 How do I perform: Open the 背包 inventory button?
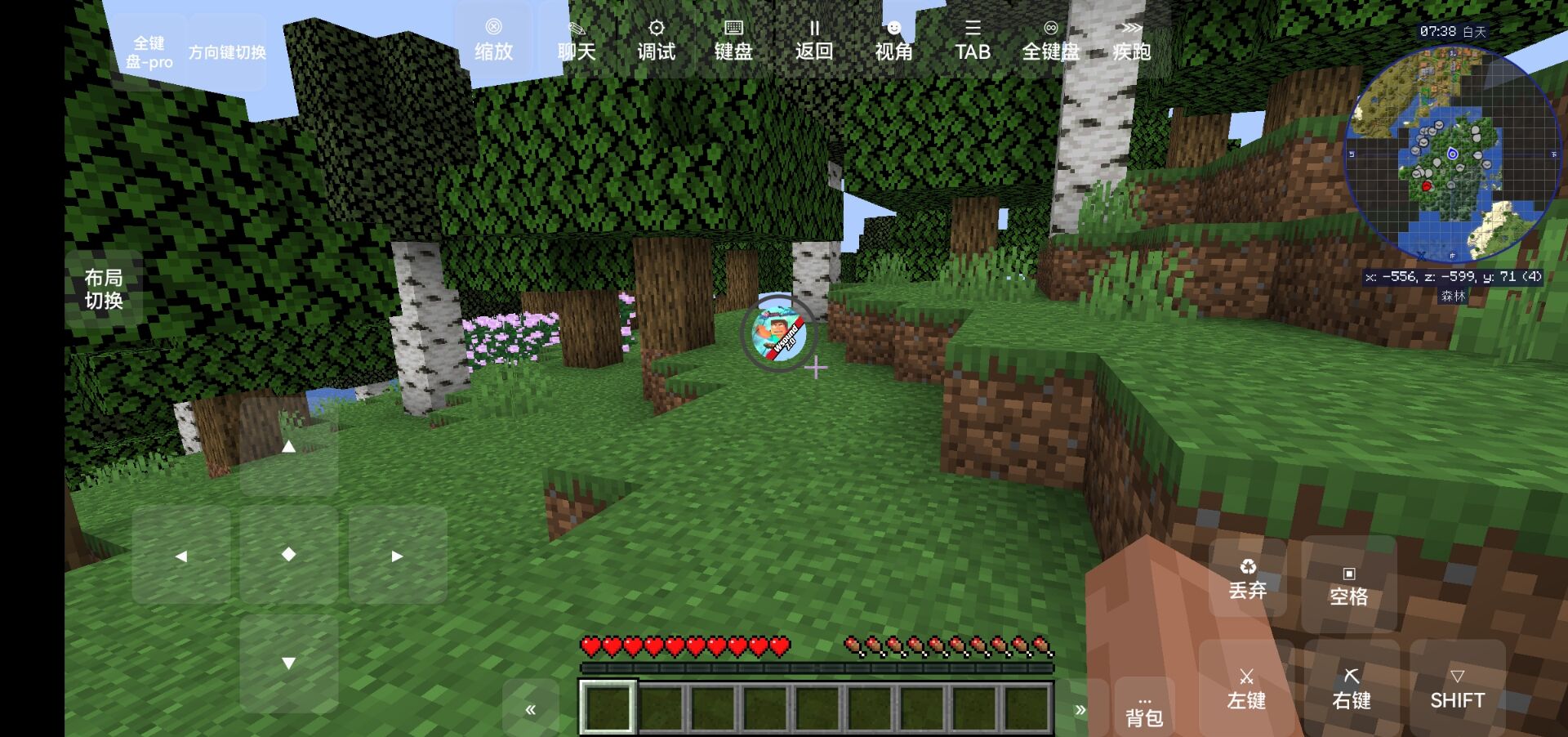pos(1144,709)
